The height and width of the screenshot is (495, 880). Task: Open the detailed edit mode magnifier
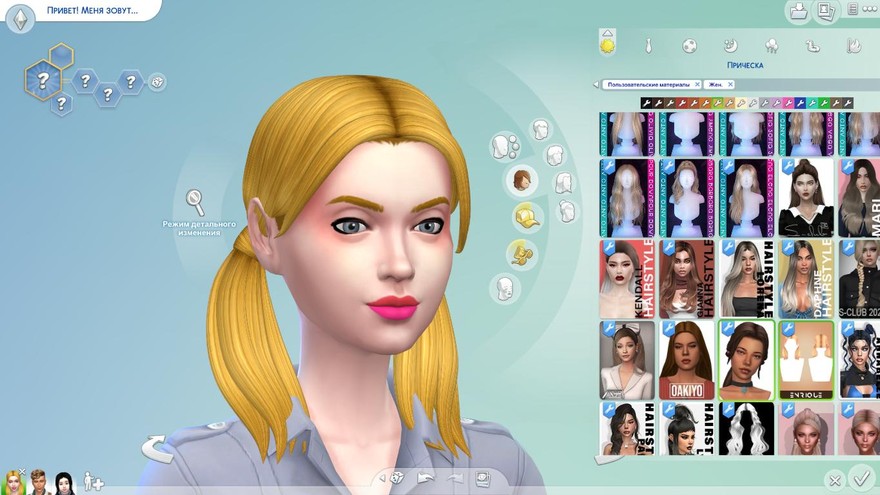(x=196, y=202)
